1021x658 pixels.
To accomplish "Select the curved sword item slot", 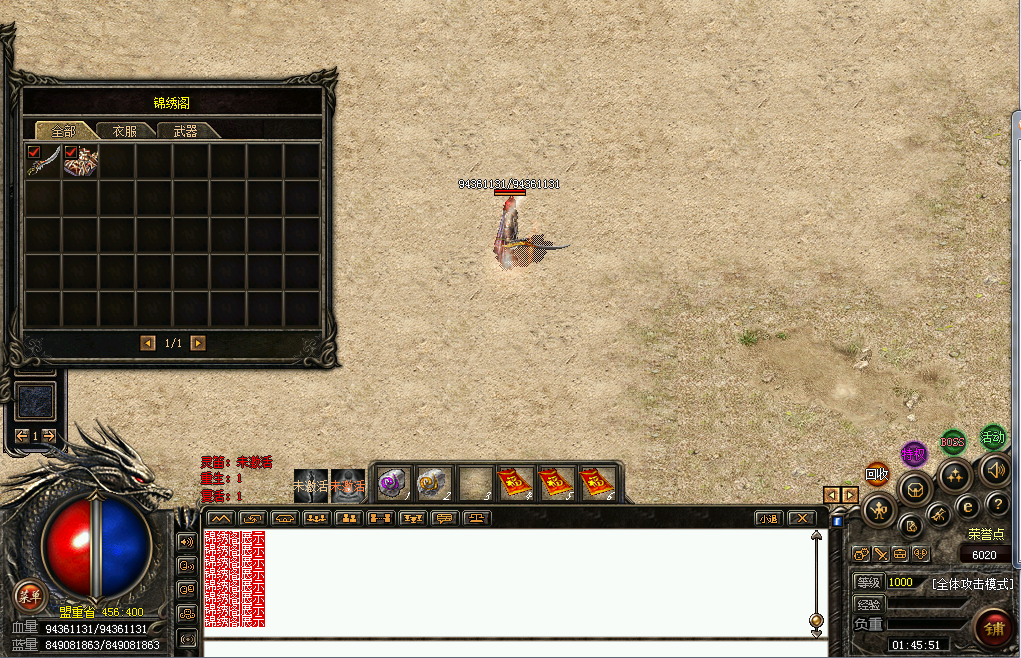I will tap(43, 161).
